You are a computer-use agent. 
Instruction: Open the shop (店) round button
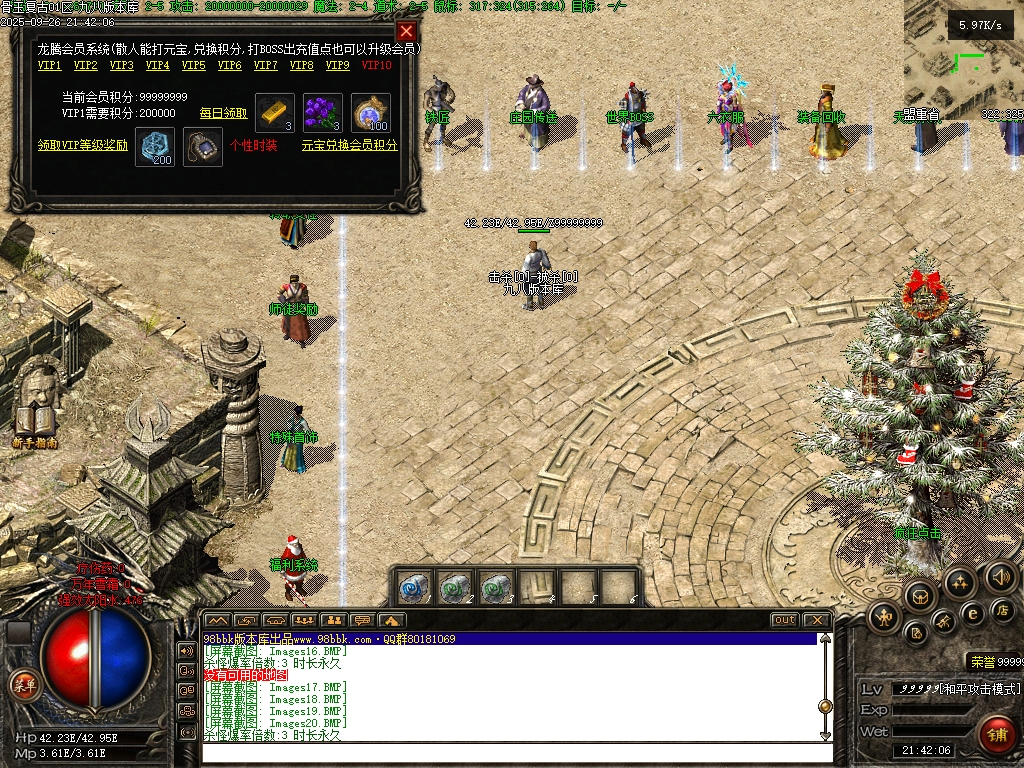click(x=1001, y=610)
